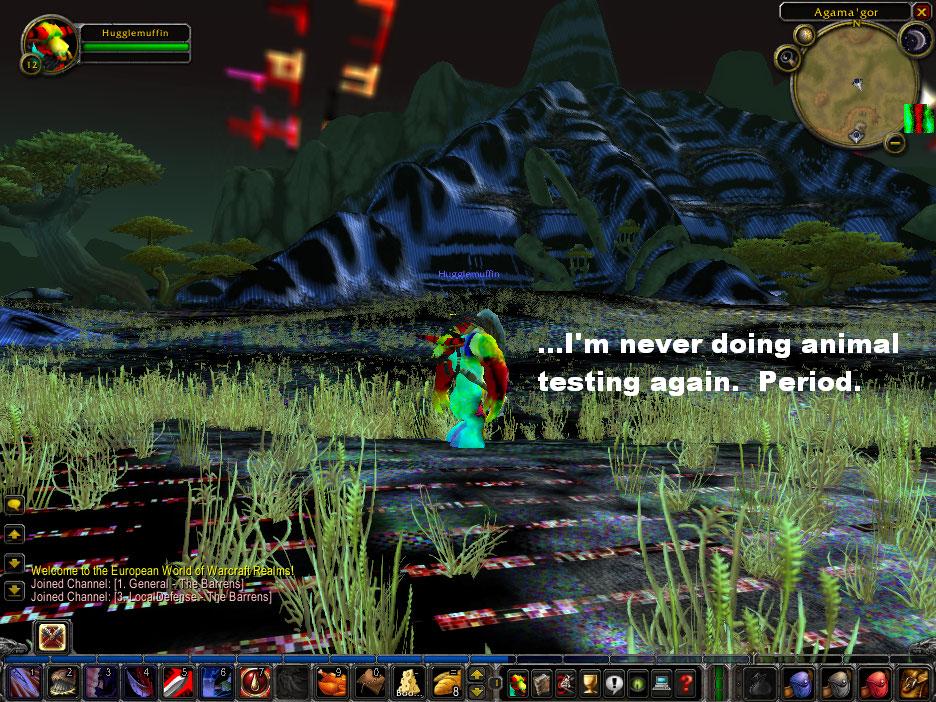Open the red bag slot
936x702 pixels.
[872, 683]
